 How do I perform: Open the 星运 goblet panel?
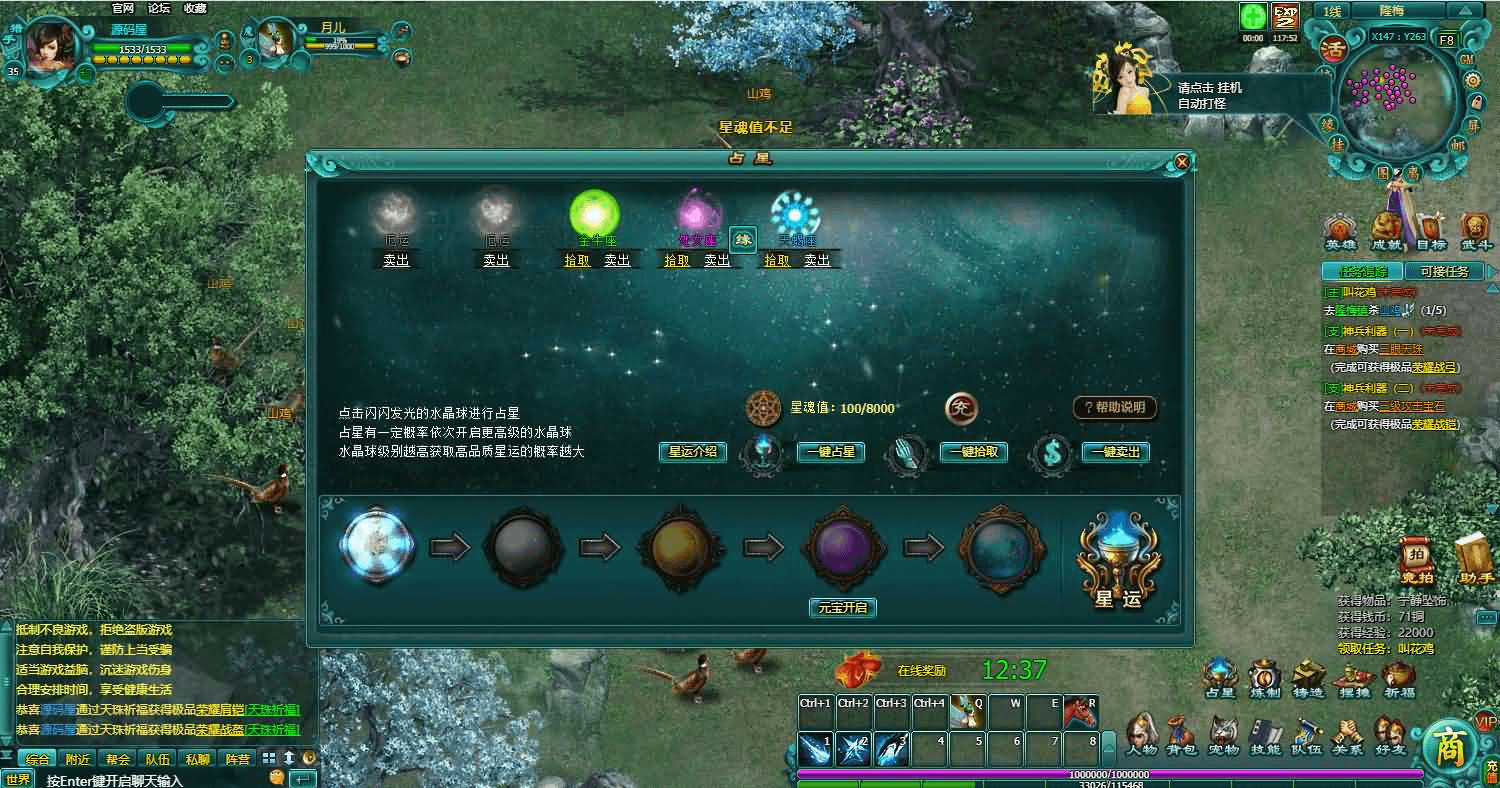[x=1118, y=560]
